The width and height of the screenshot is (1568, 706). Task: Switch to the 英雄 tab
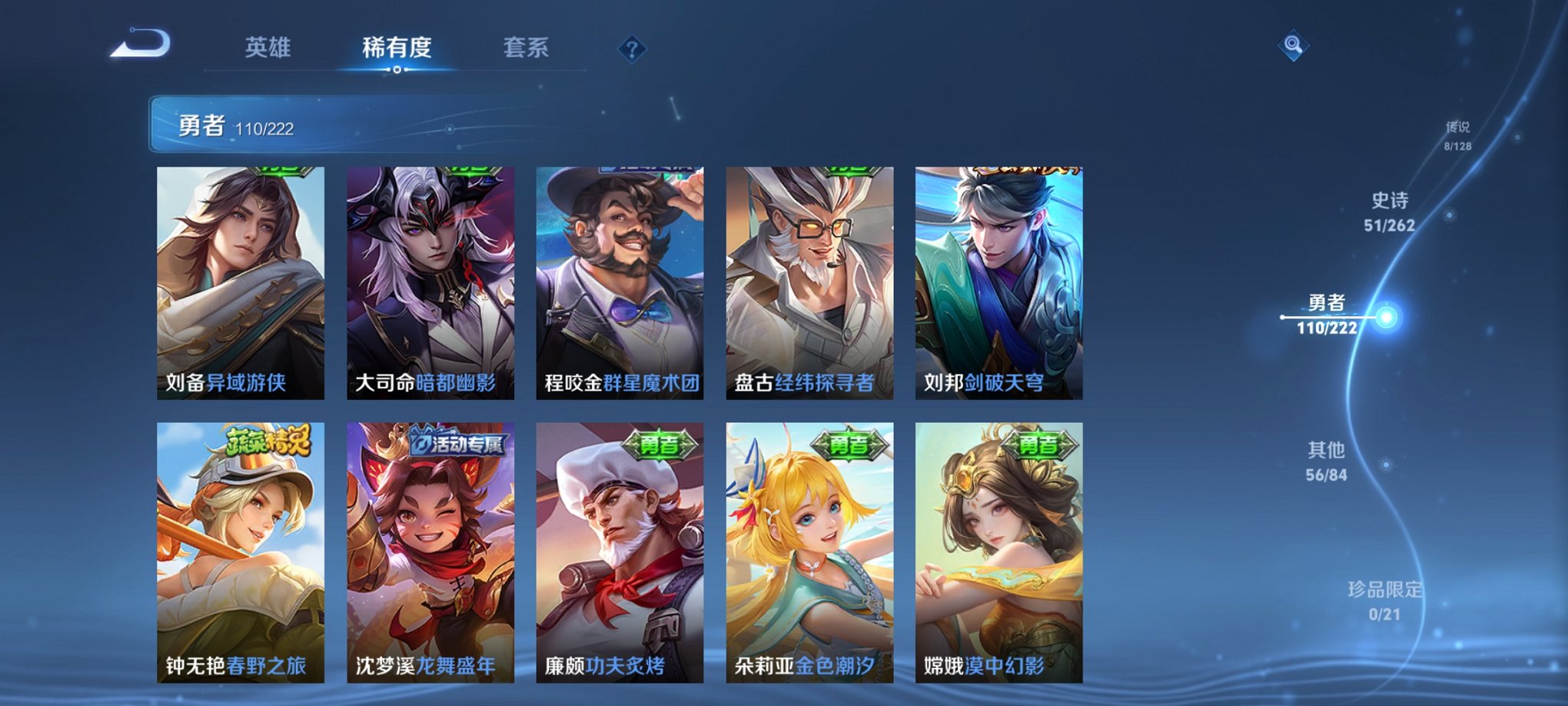pos(267,48)
